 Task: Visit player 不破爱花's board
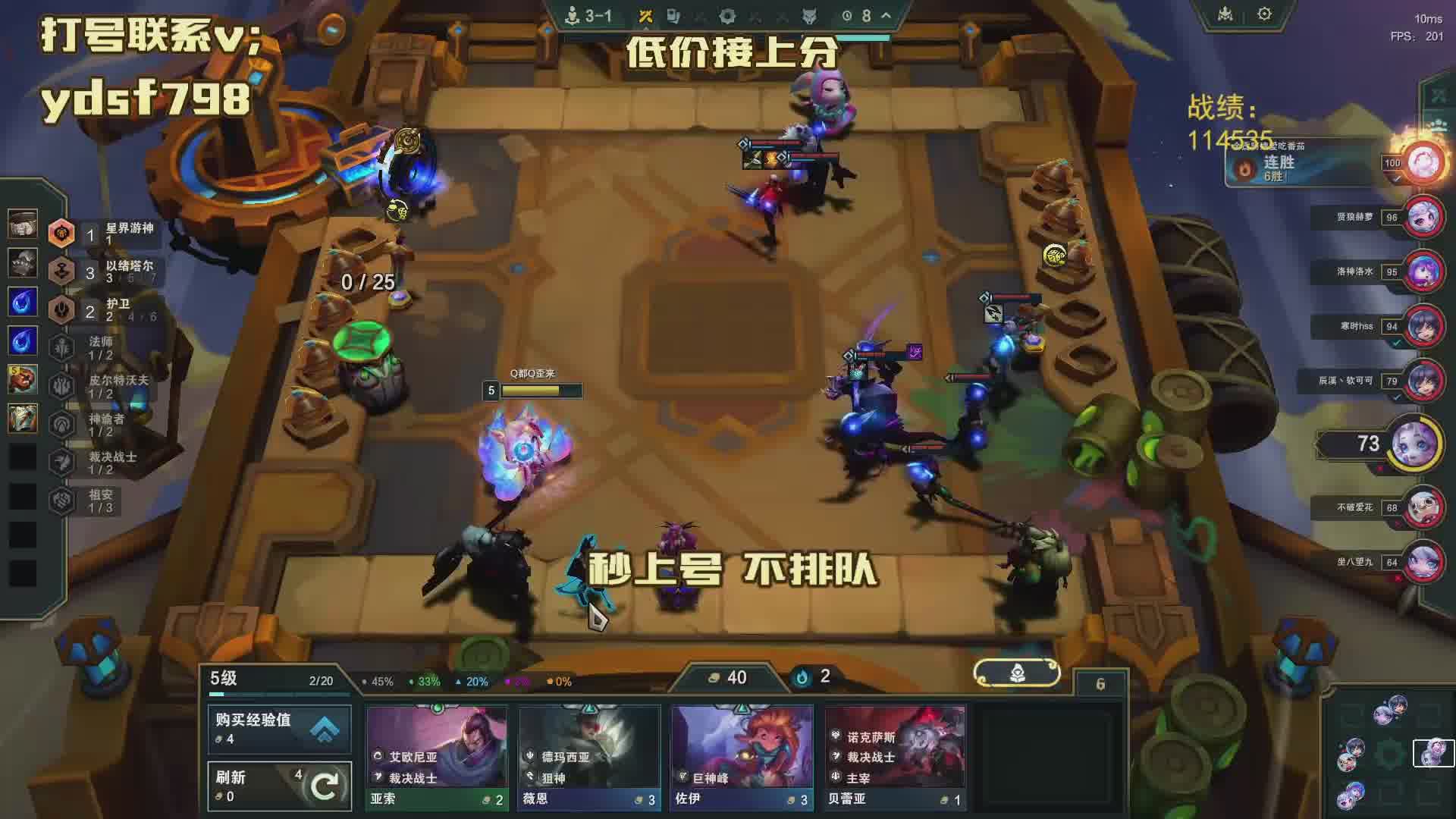(x=1423, y=507)
